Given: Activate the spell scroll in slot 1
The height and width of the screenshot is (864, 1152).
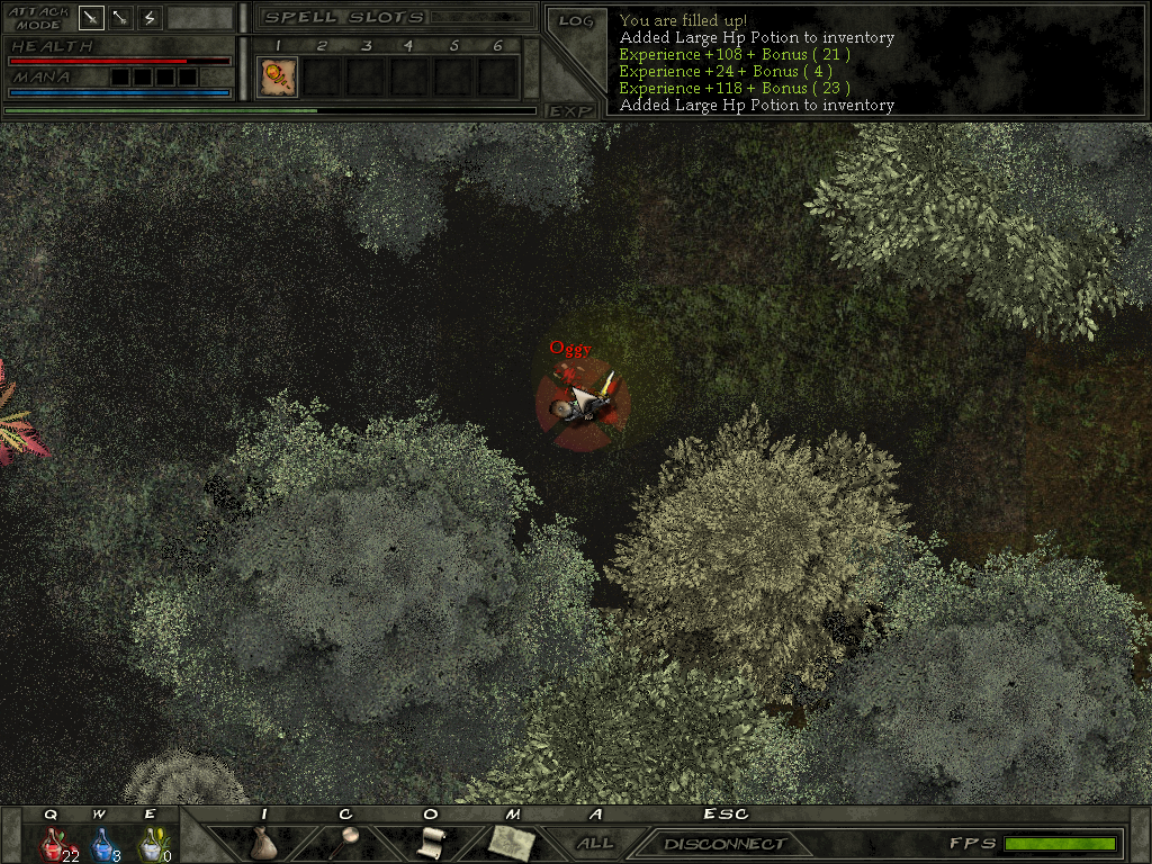Looking at the screenshot, I should 277,77.
